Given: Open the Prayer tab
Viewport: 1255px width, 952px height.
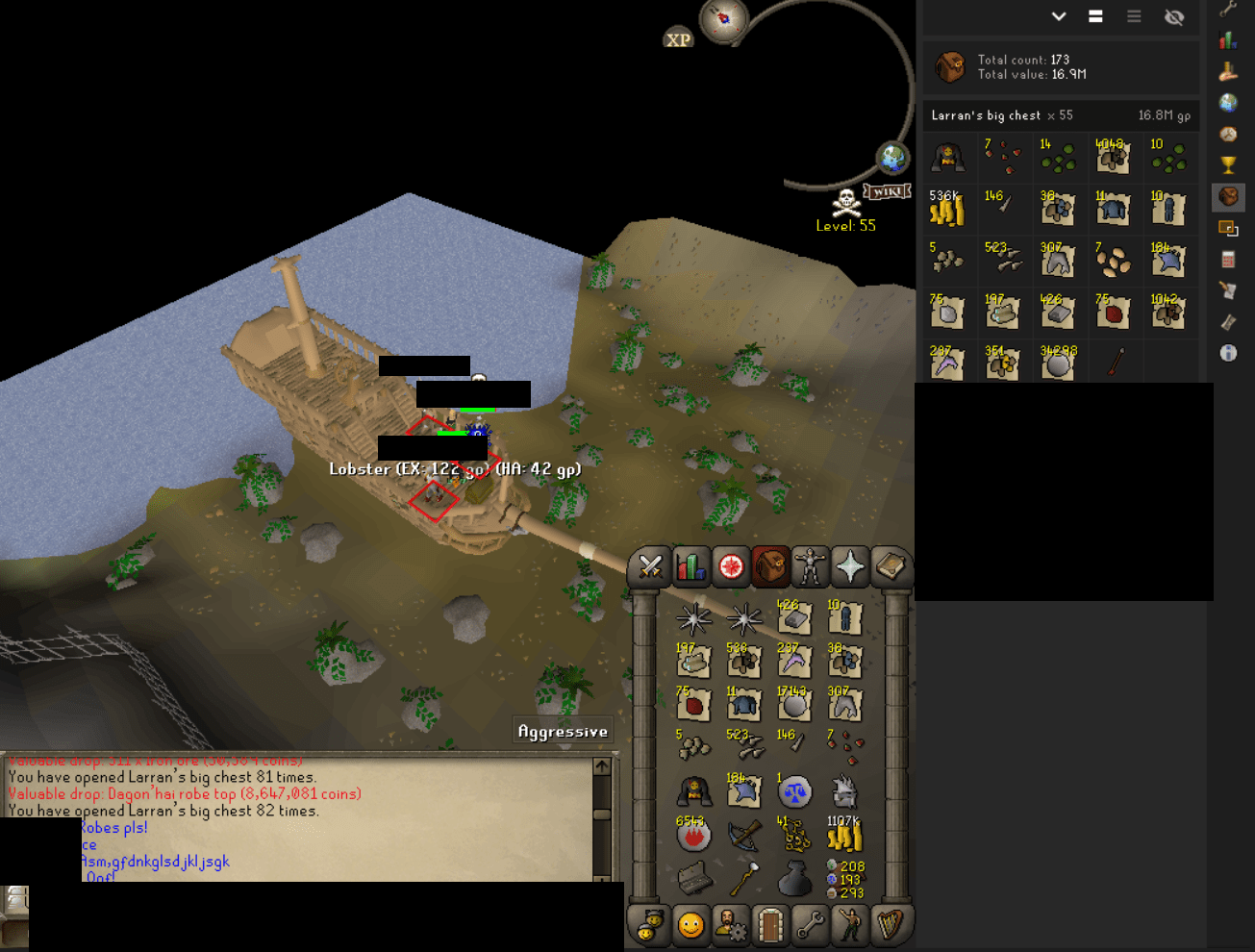Looking at the screenshot, I should click(x=849, y=567).
